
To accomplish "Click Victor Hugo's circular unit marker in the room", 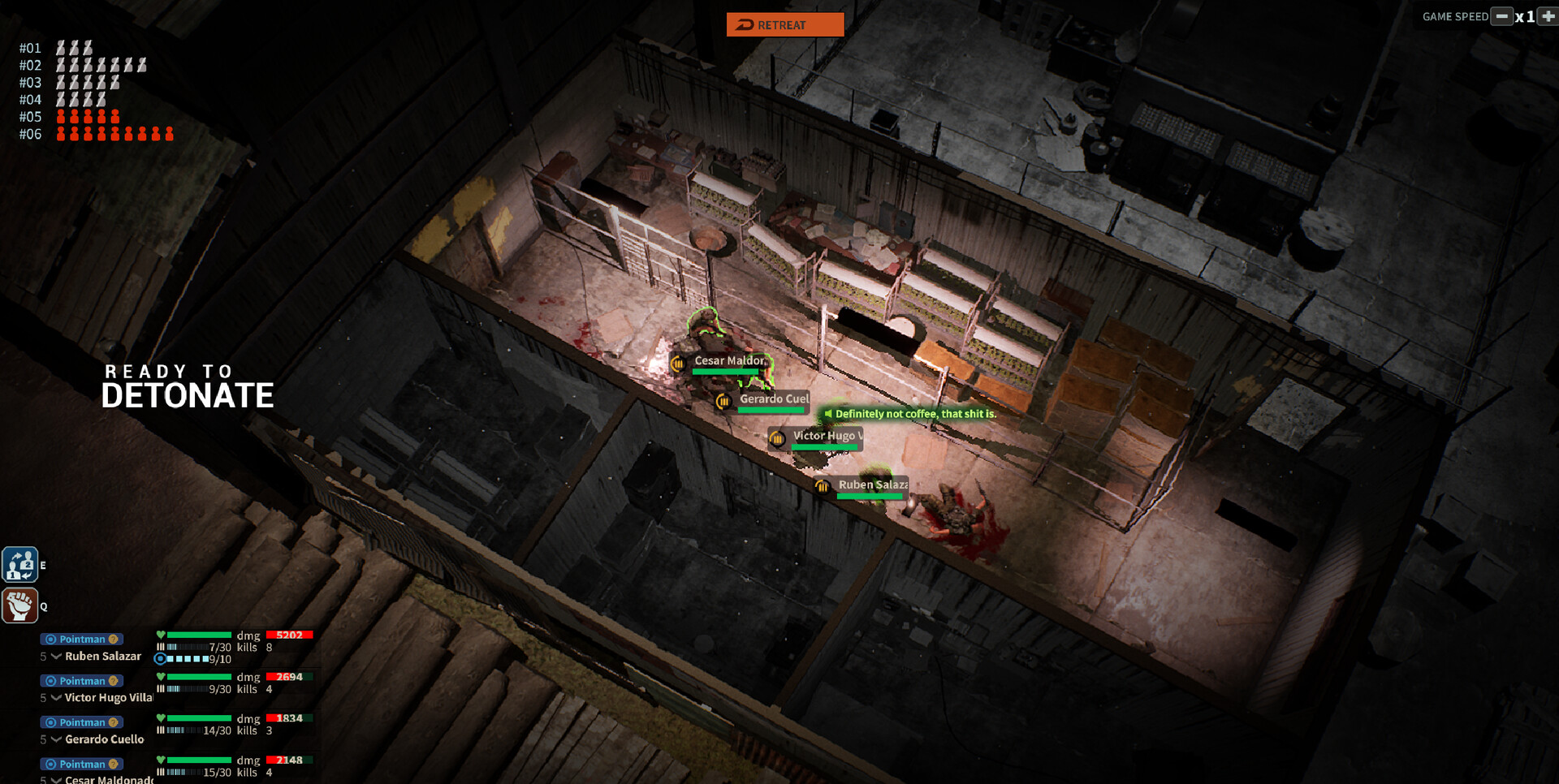I will tap(776, 439).
